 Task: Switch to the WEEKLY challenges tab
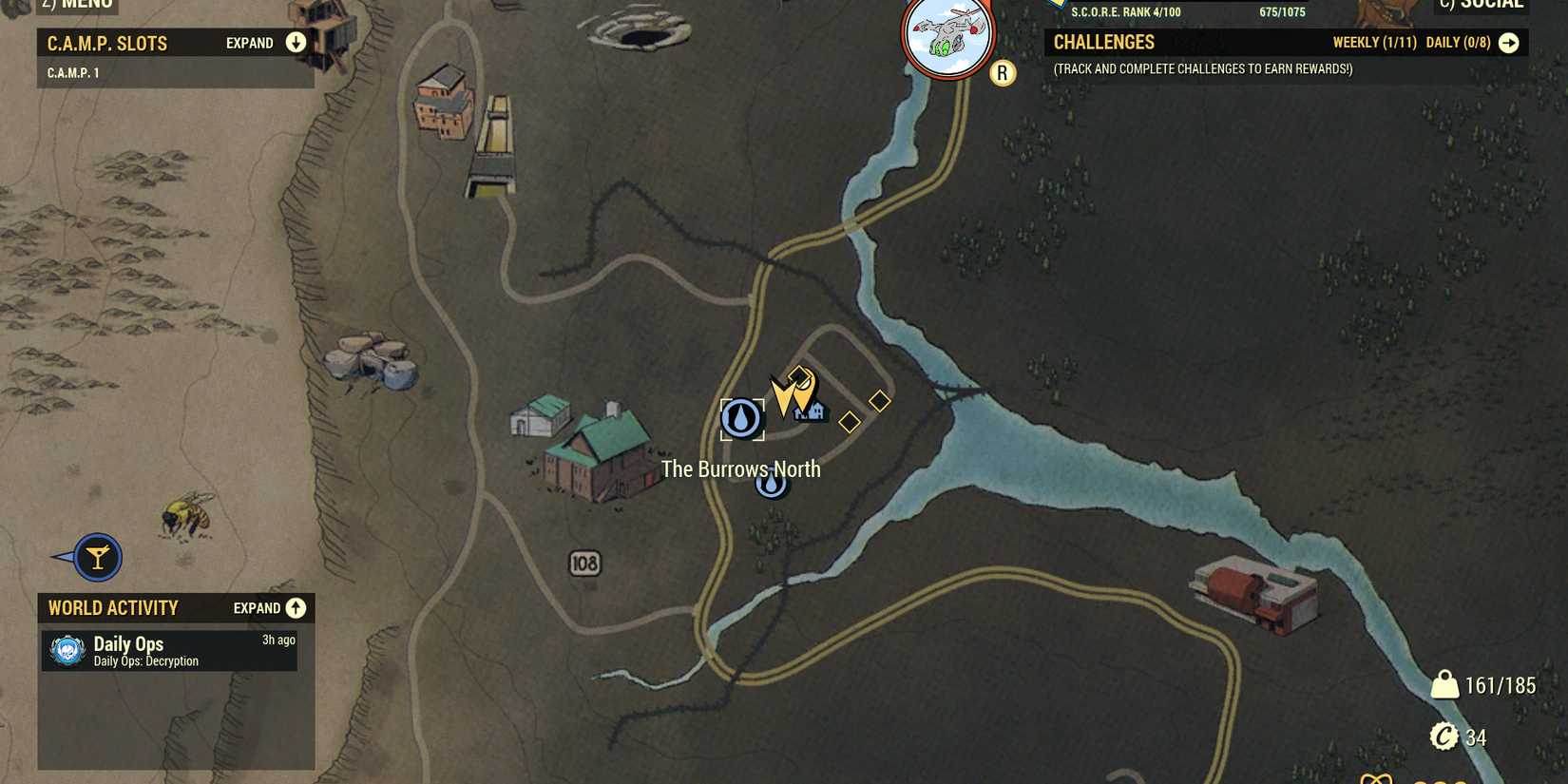point(1375,42)
